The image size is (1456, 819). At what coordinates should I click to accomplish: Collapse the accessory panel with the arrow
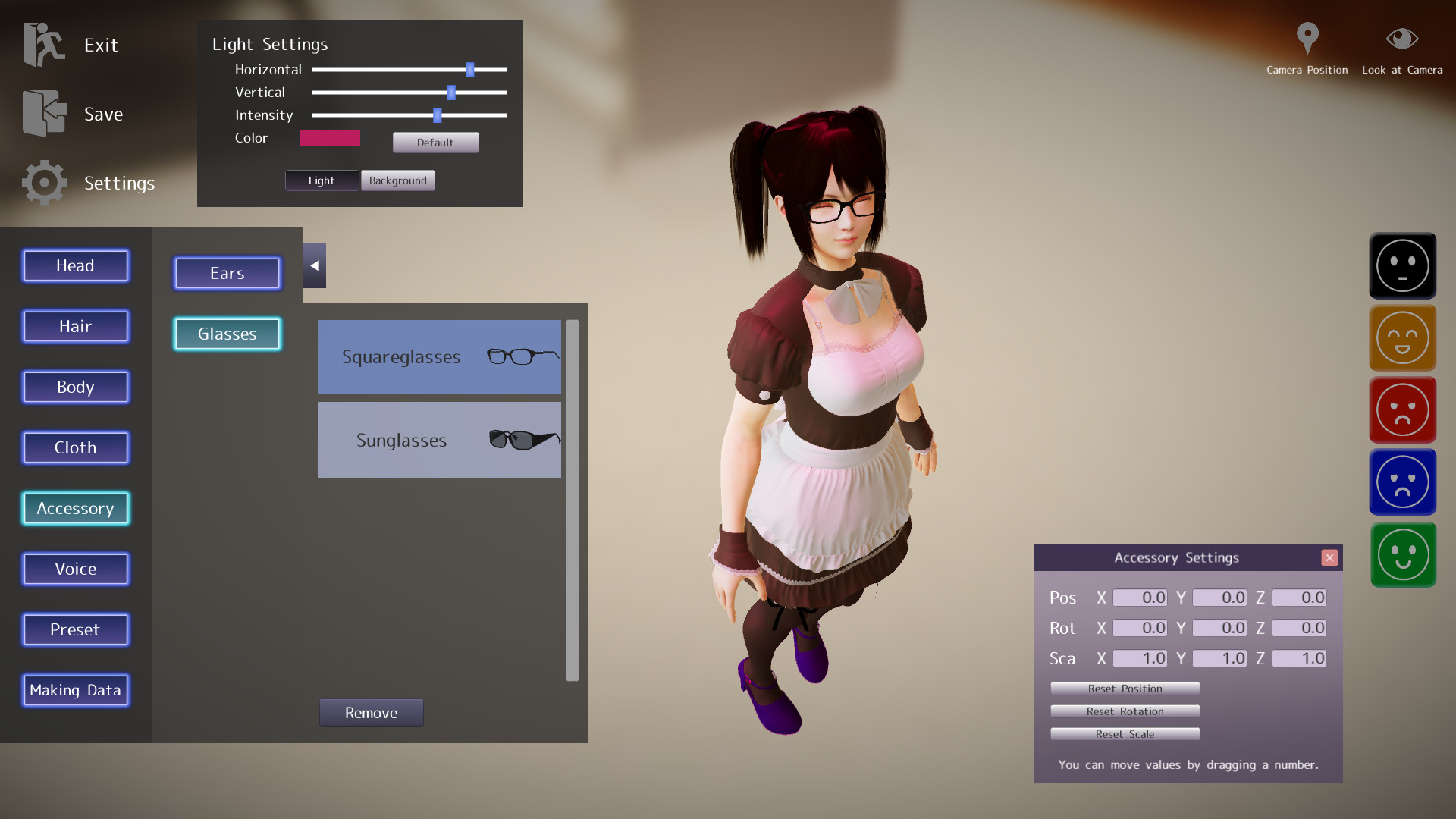pyautogui.click(x=314, y=265)
